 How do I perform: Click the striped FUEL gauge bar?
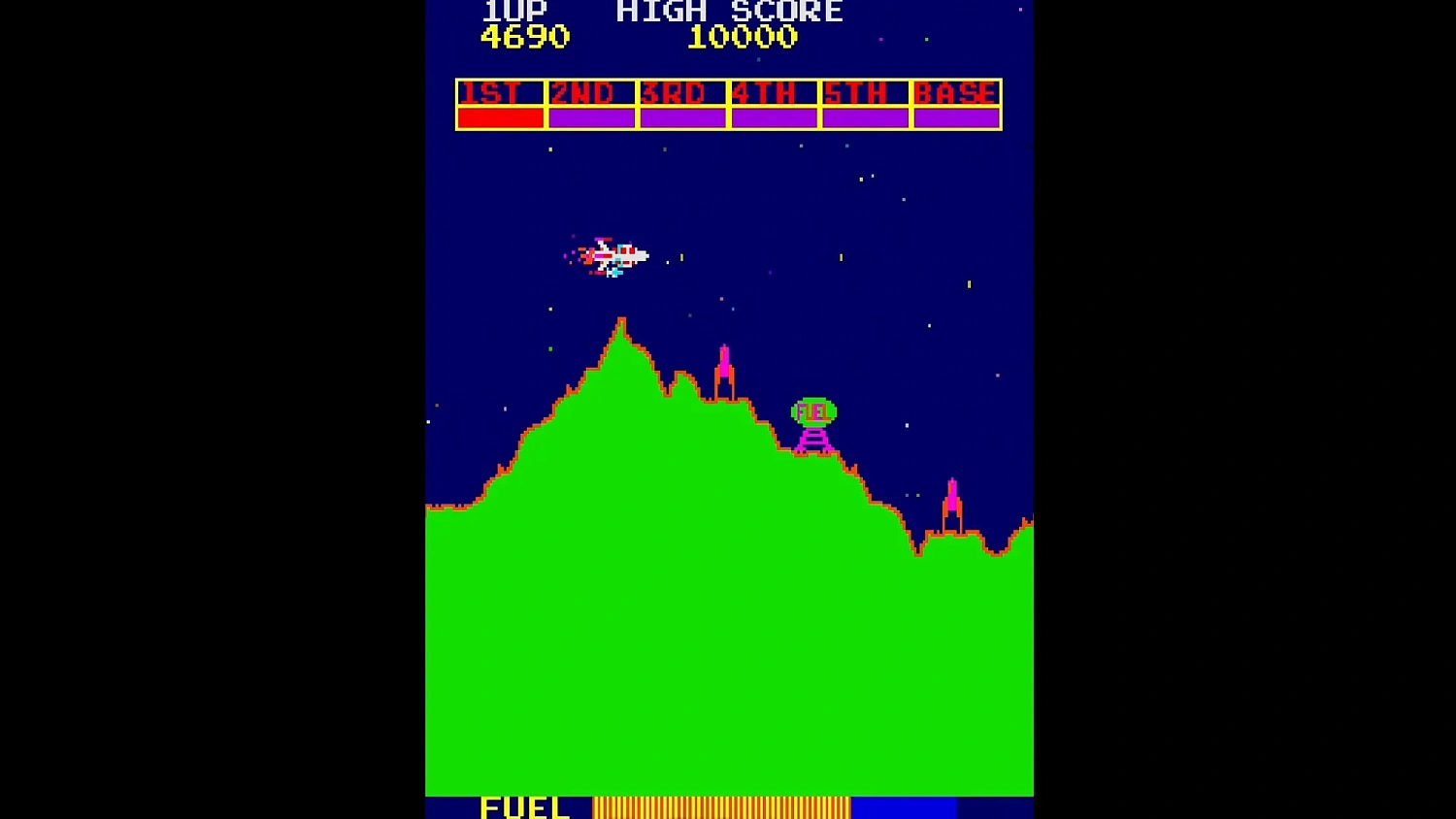point(722,806)
